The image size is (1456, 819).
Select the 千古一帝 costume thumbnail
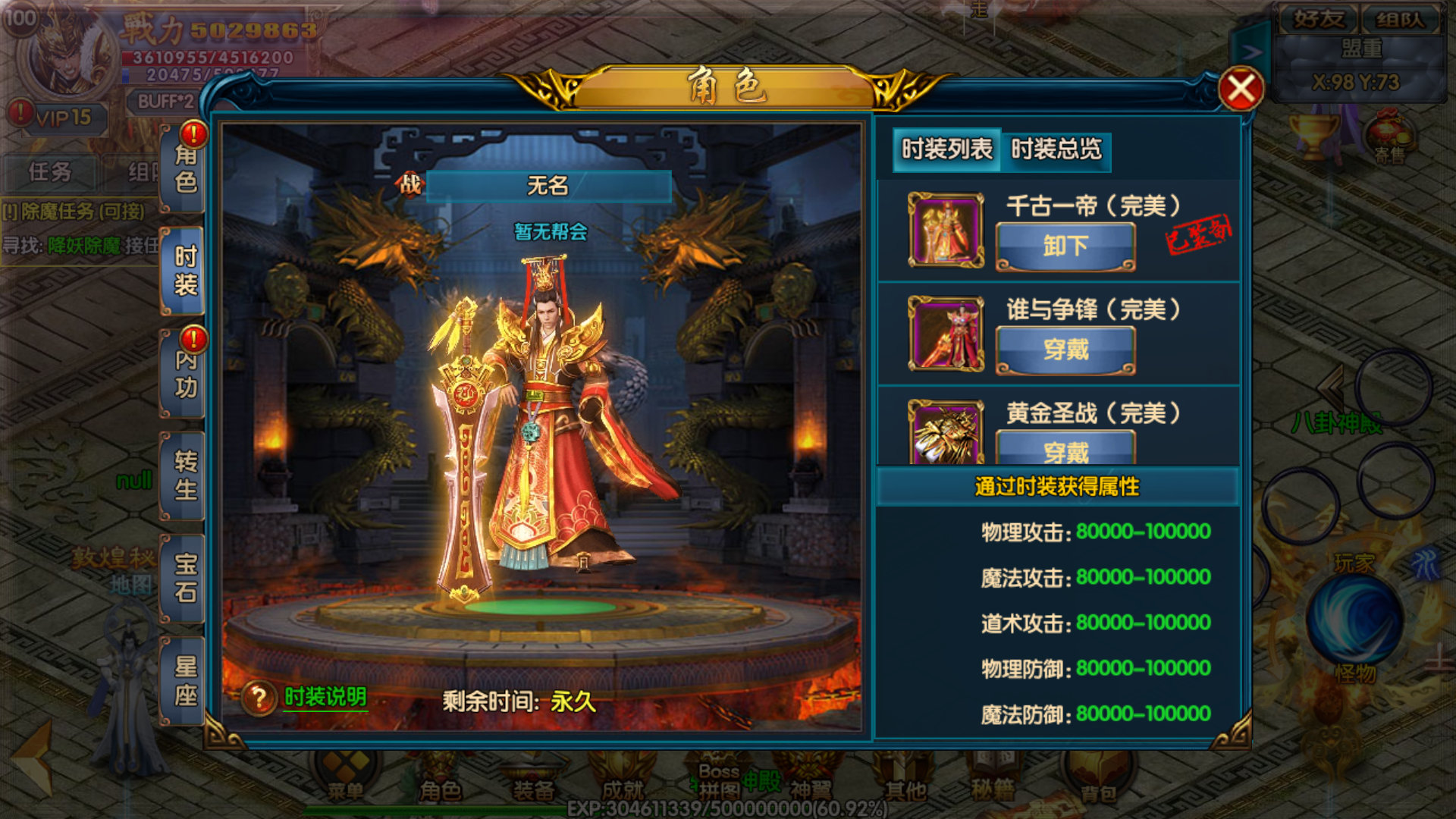click(946, 231)
